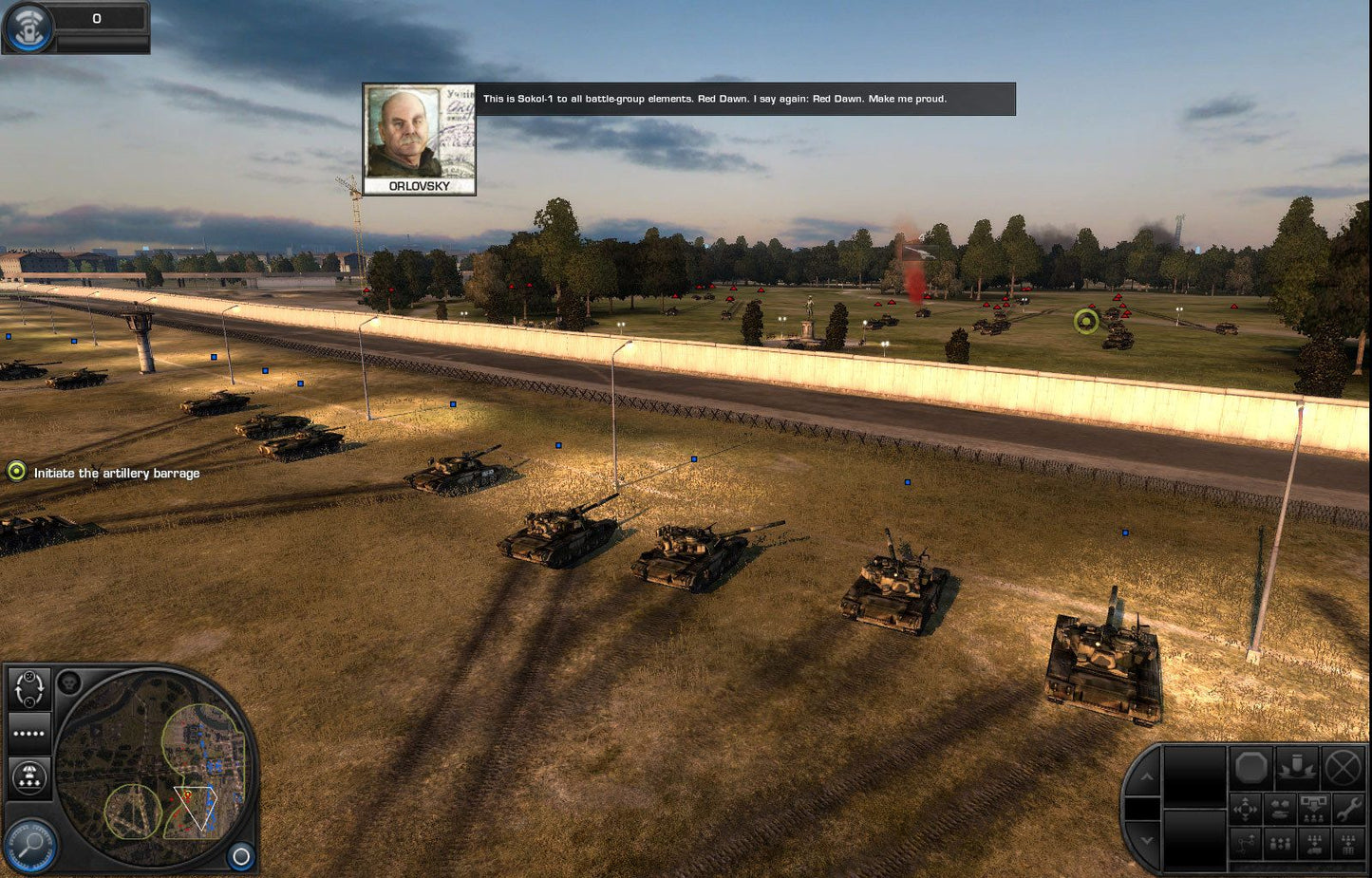This screenshot has width=1372, height=878.
Task: Expand the dotted chat options panel
Action: [x=28, y=733]
